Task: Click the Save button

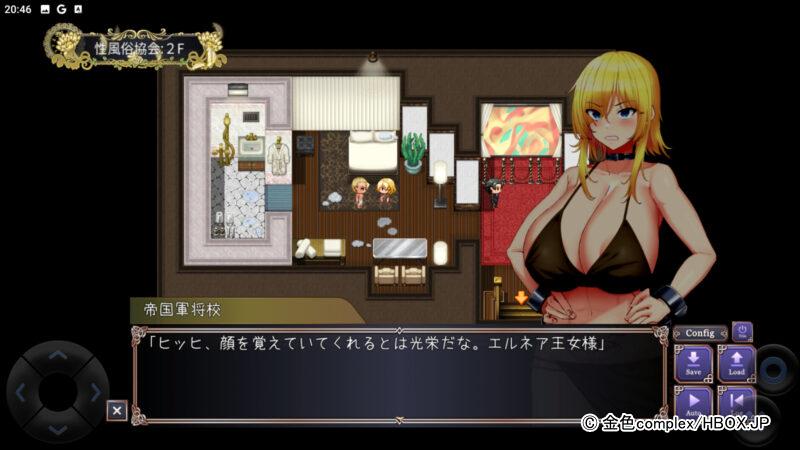Action: [x=693, y=363]
